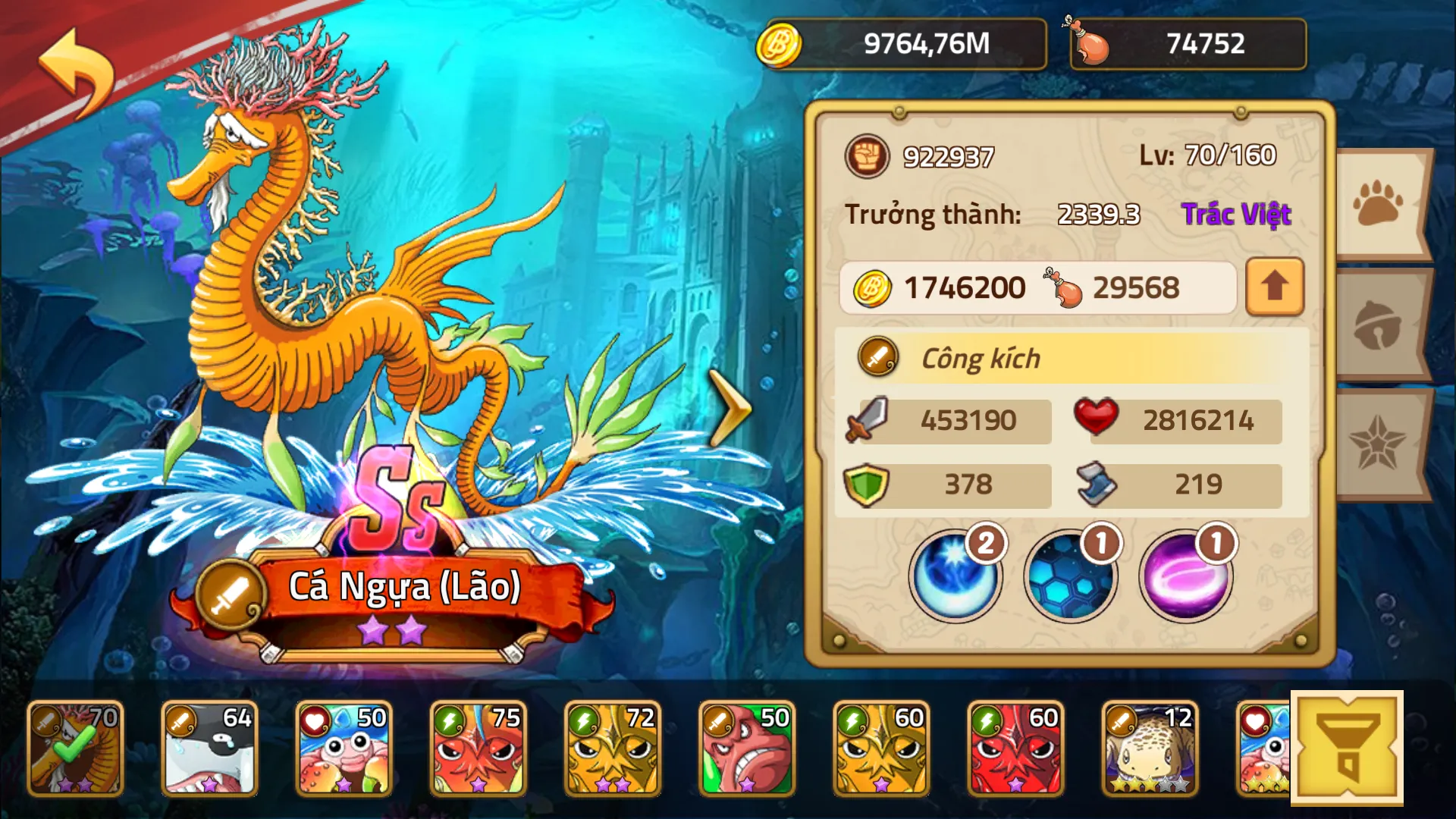
Task: Select the blue ice skill orb
Action: 957,576
